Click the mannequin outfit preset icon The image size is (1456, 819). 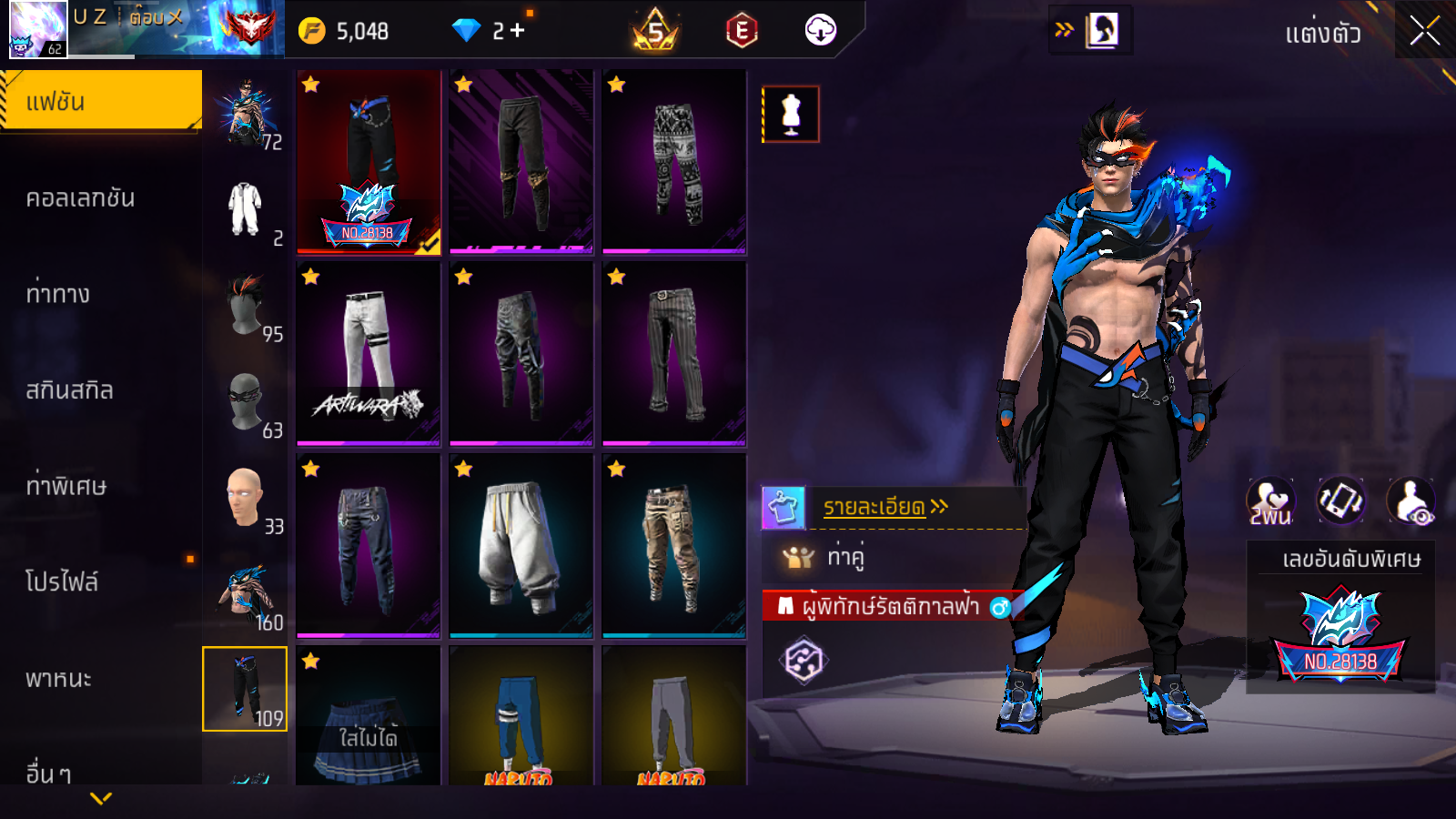790,115
